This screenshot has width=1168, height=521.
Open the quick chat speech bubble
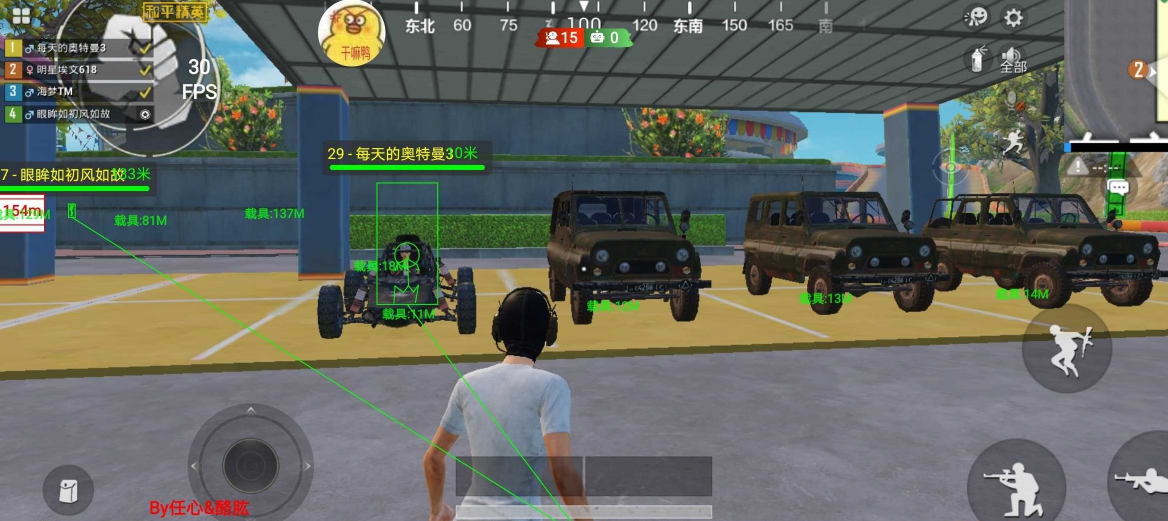(x=1118, y=186)
